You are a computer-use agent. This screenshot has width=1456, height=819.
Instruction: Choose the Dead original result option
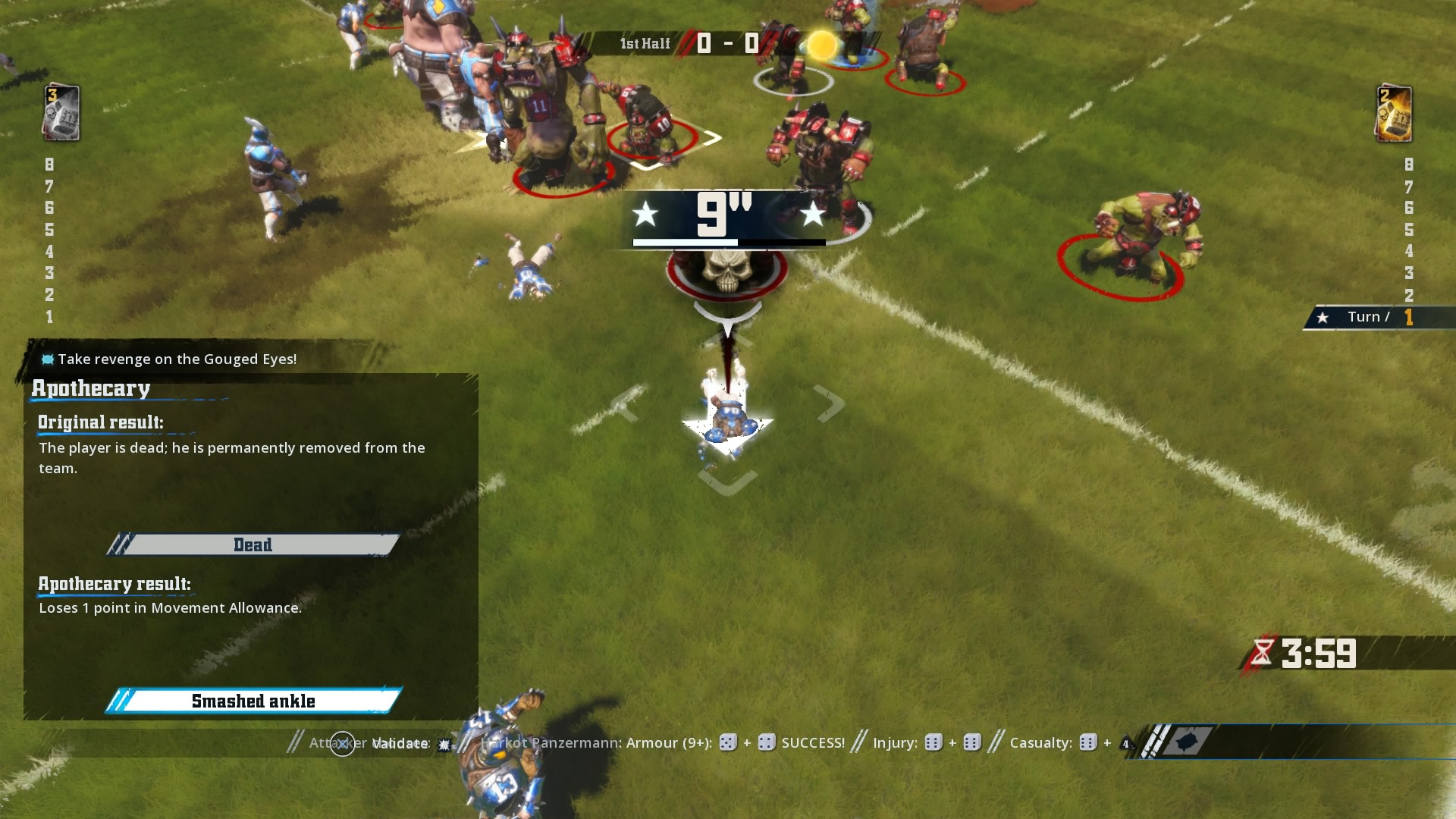click(x=253, y=544)
